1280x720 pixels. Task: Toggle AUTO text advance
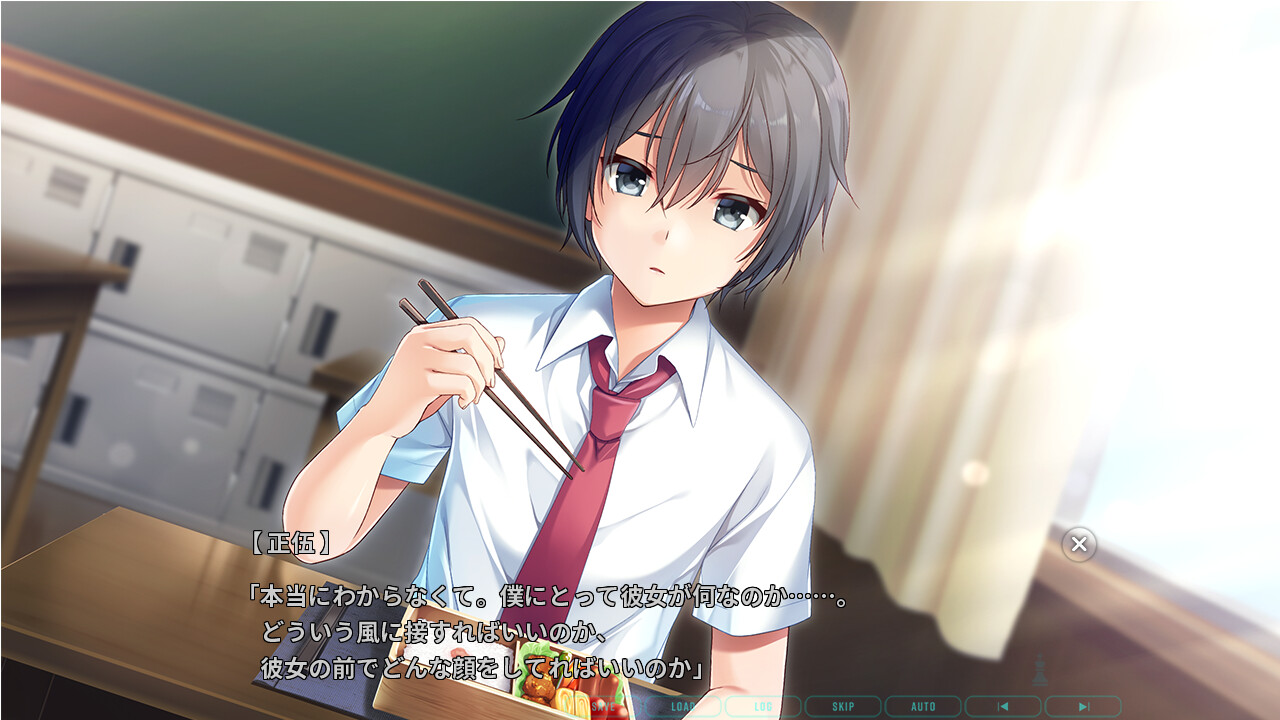coord(923,707)
